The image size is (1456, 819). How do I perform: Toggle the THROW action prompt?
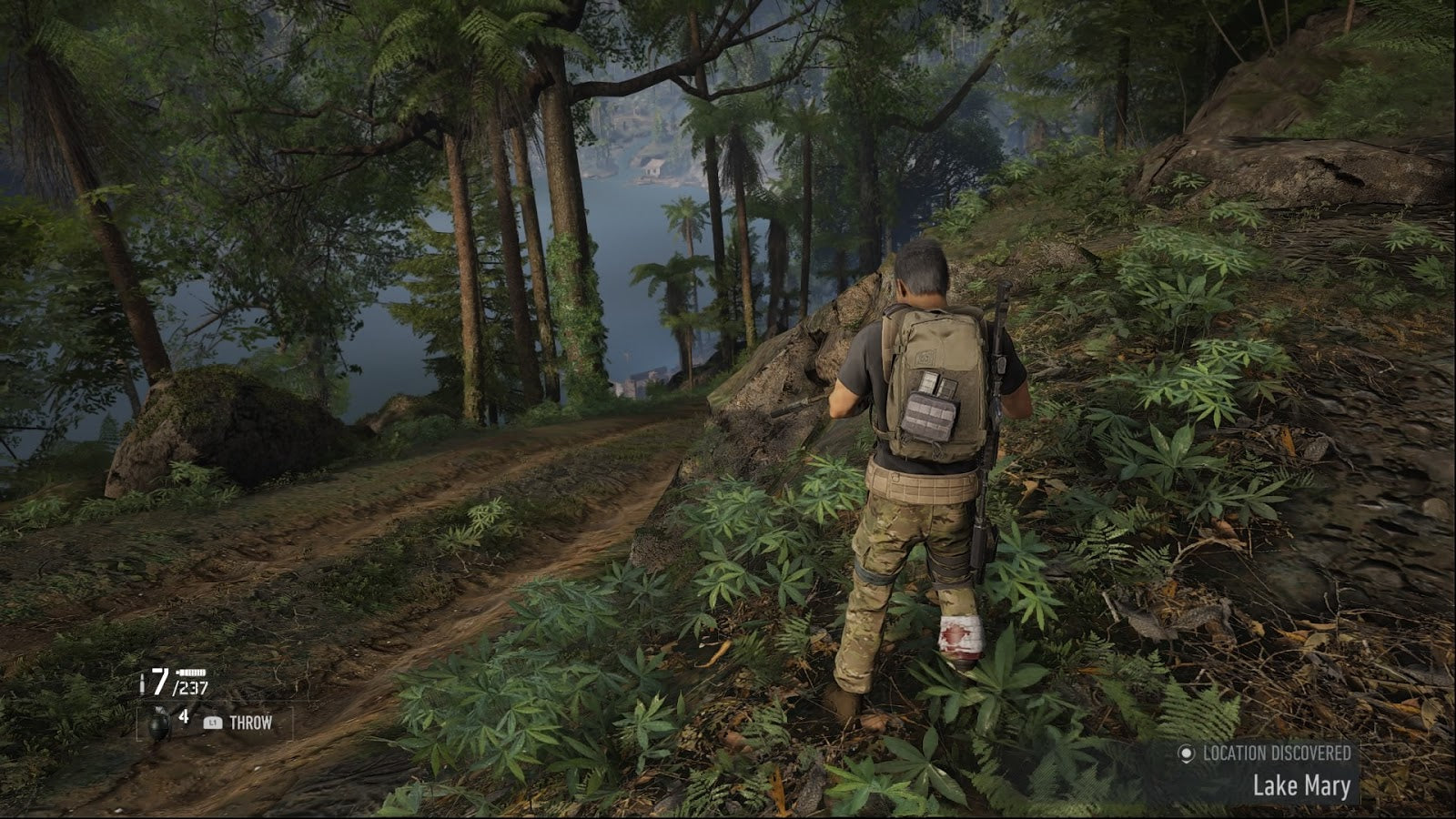[x=251, y=722]
